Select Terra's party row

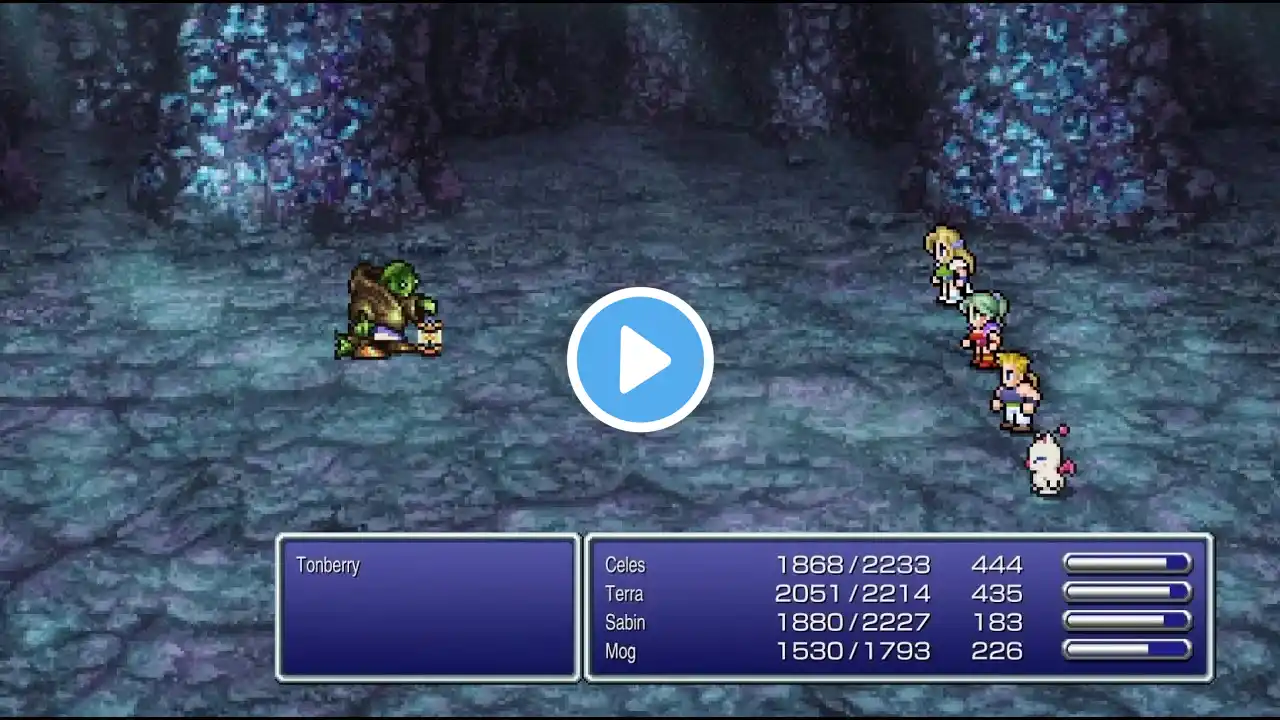click(624, 594)
